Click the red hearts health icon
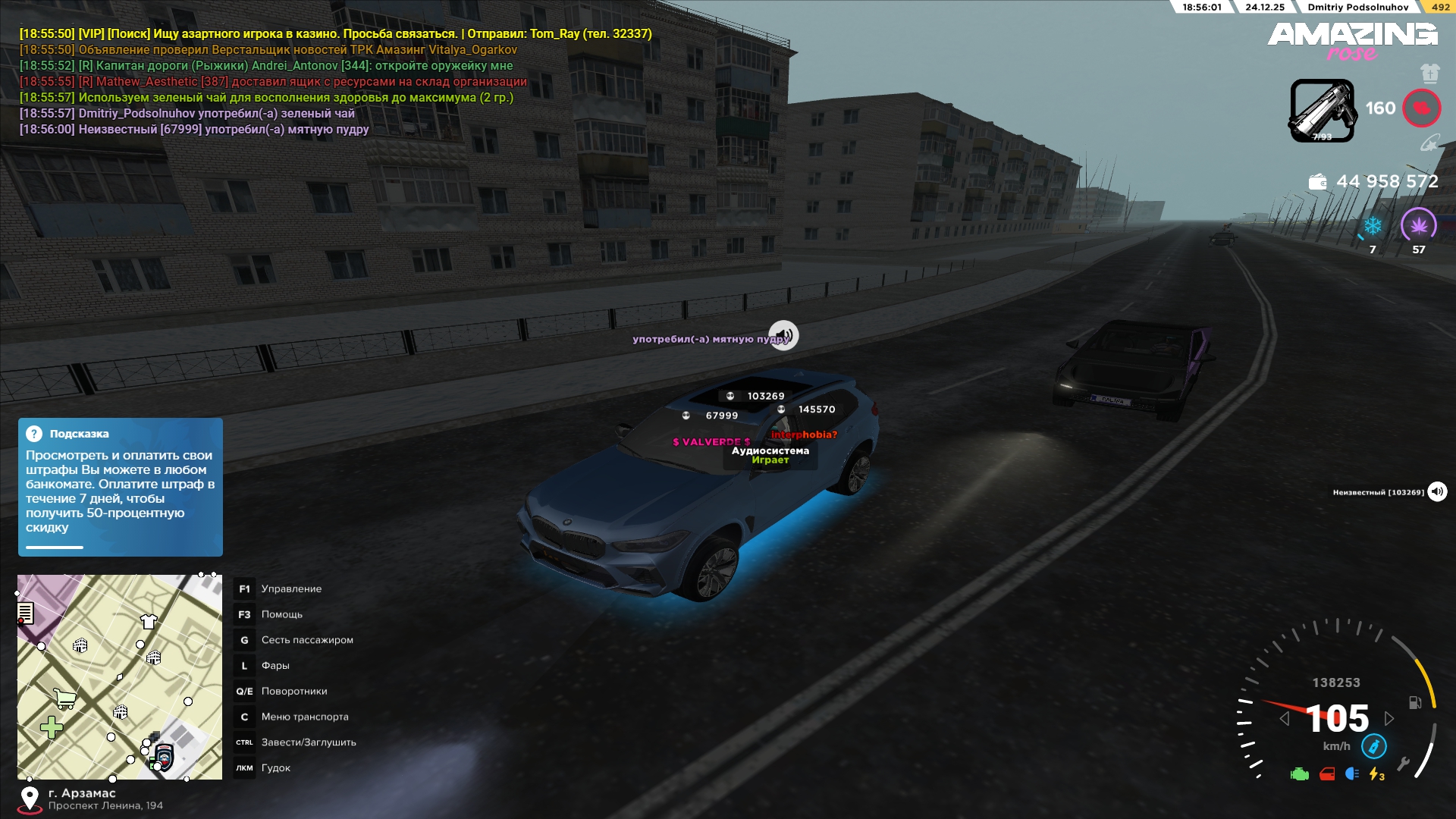The width and height of the screenshot is (1456, 819). point(1421,108)
